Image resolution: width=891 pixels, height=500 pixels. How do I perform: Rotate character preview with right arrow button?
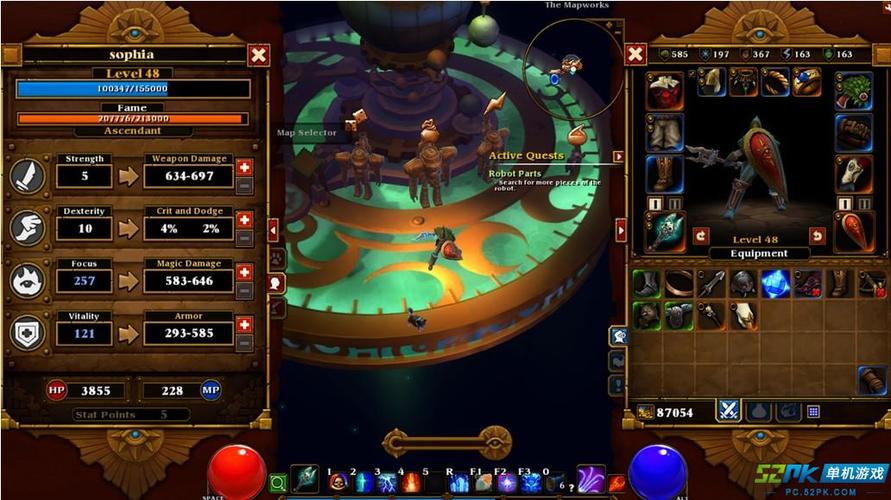point(817,235)
